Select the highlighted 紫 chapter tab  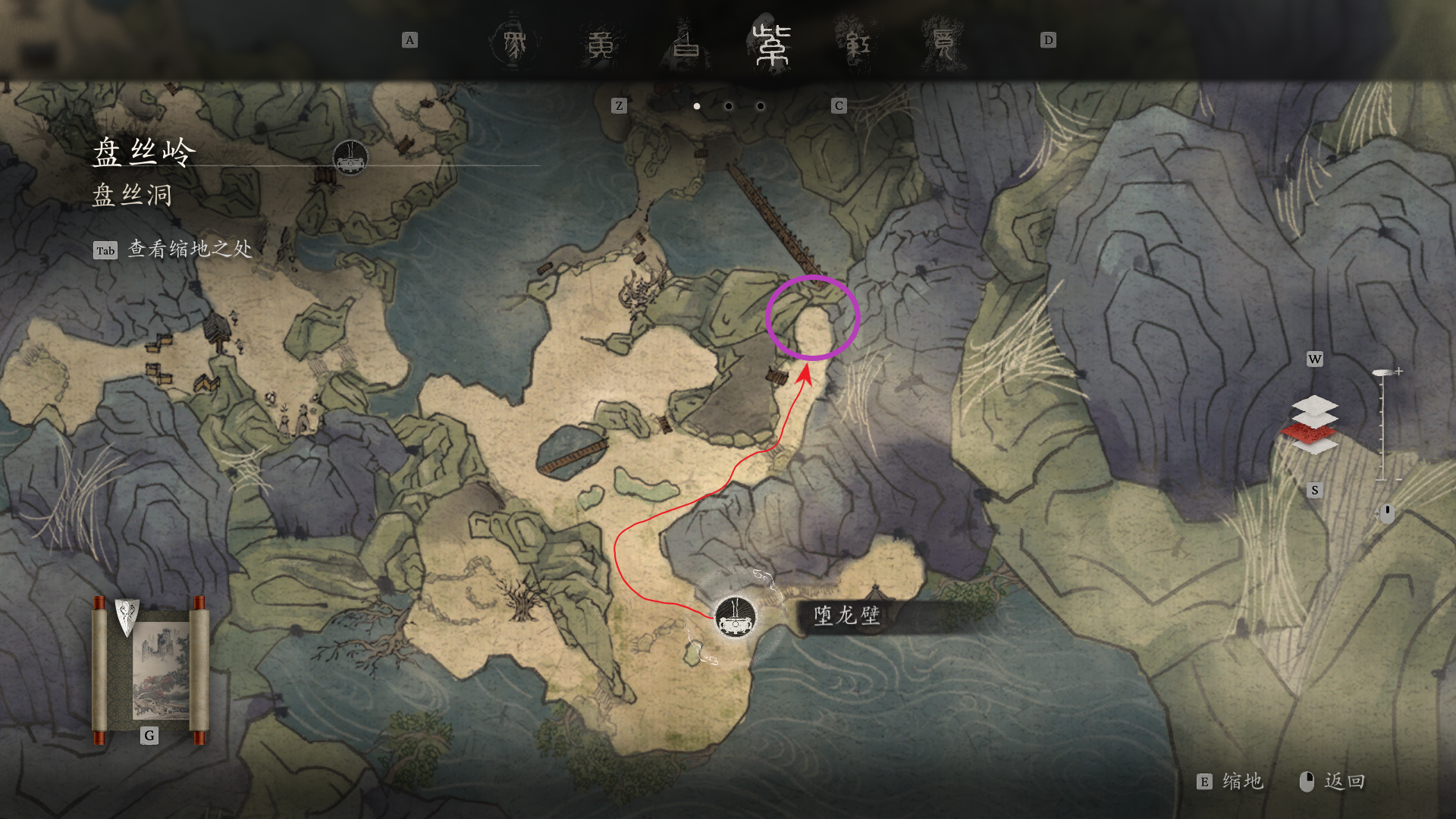click(771, 44)
